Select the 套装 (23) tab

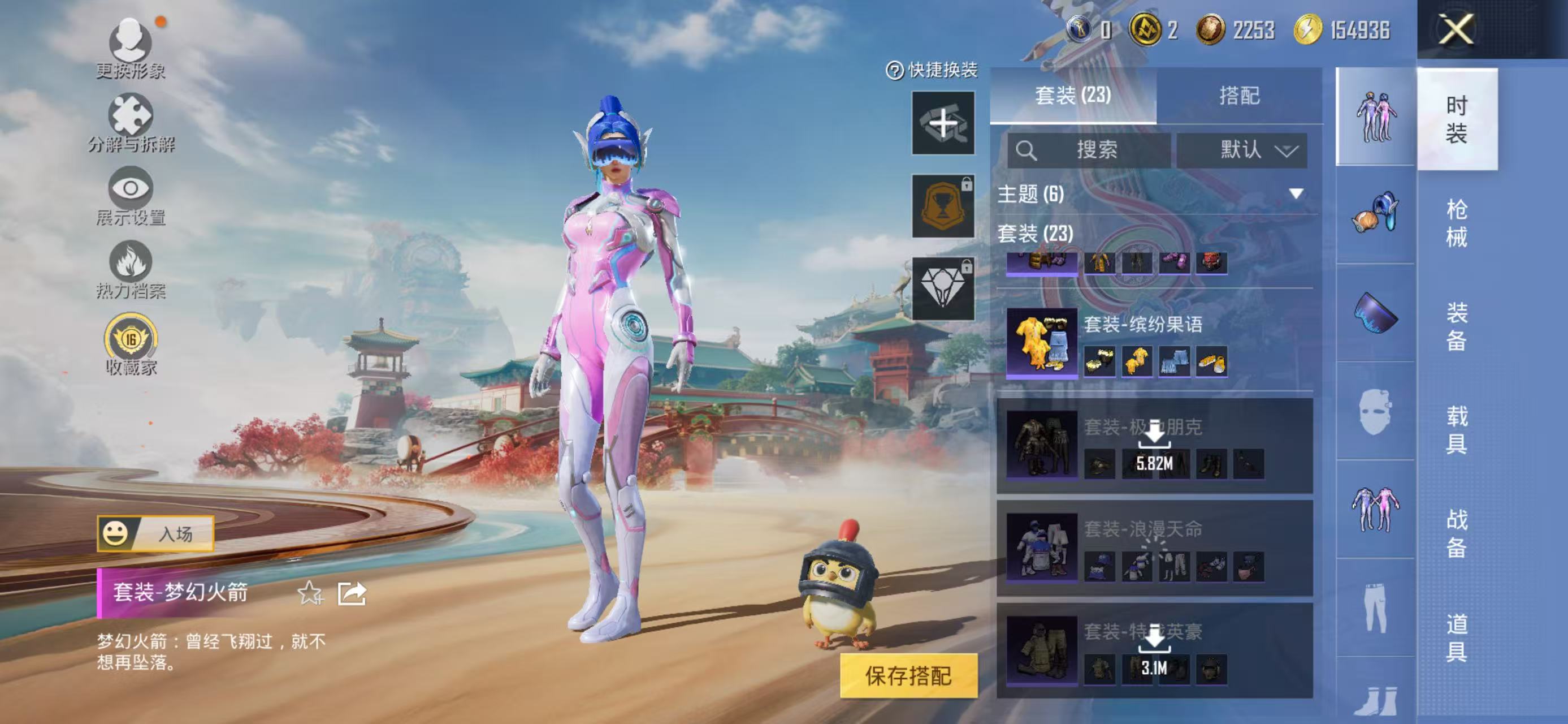[1072, 96]
